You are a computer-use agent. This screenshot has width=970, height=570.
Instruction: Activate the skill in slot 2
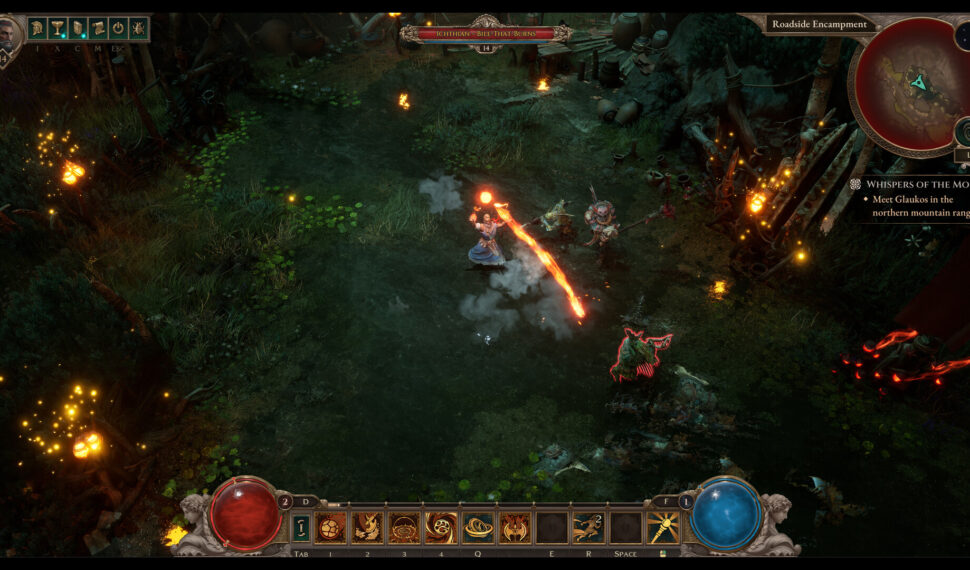click(x=367, y=528)
